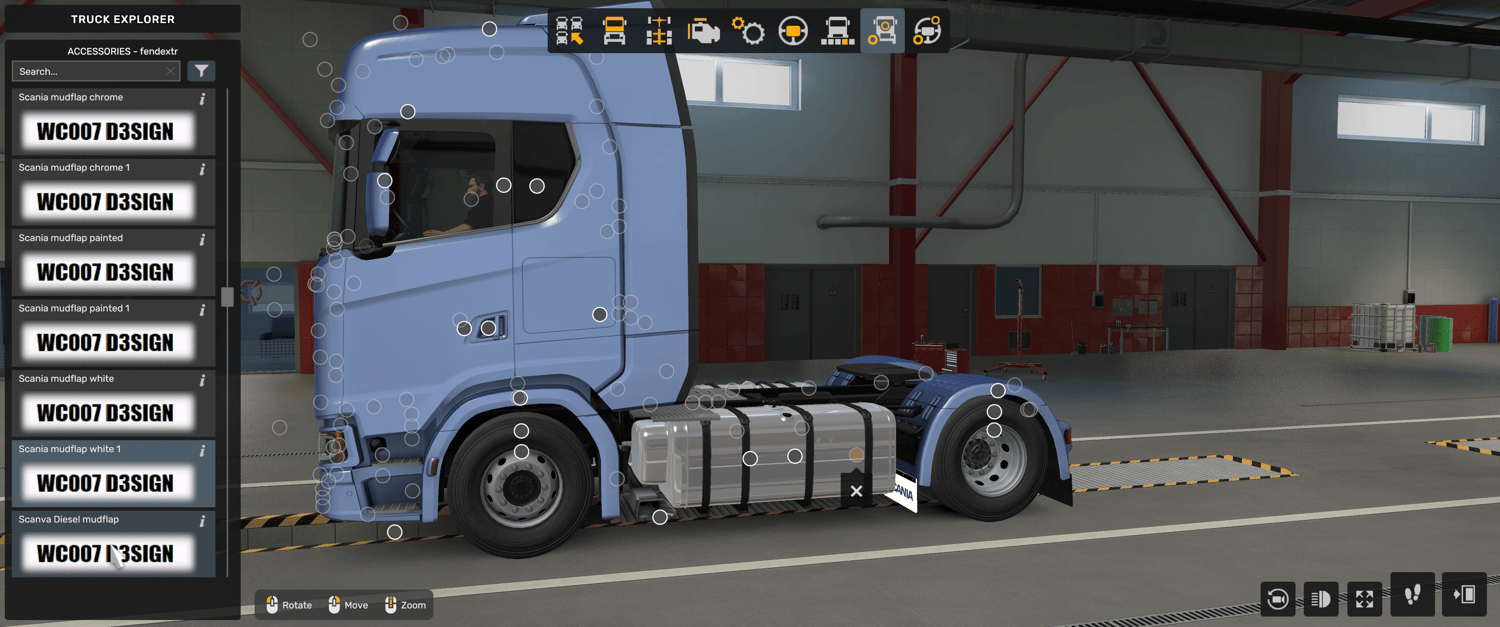This screenshot has width=1500, height=627.
Task: Open the accessory filter funnel button
Action: coord(201,71)
